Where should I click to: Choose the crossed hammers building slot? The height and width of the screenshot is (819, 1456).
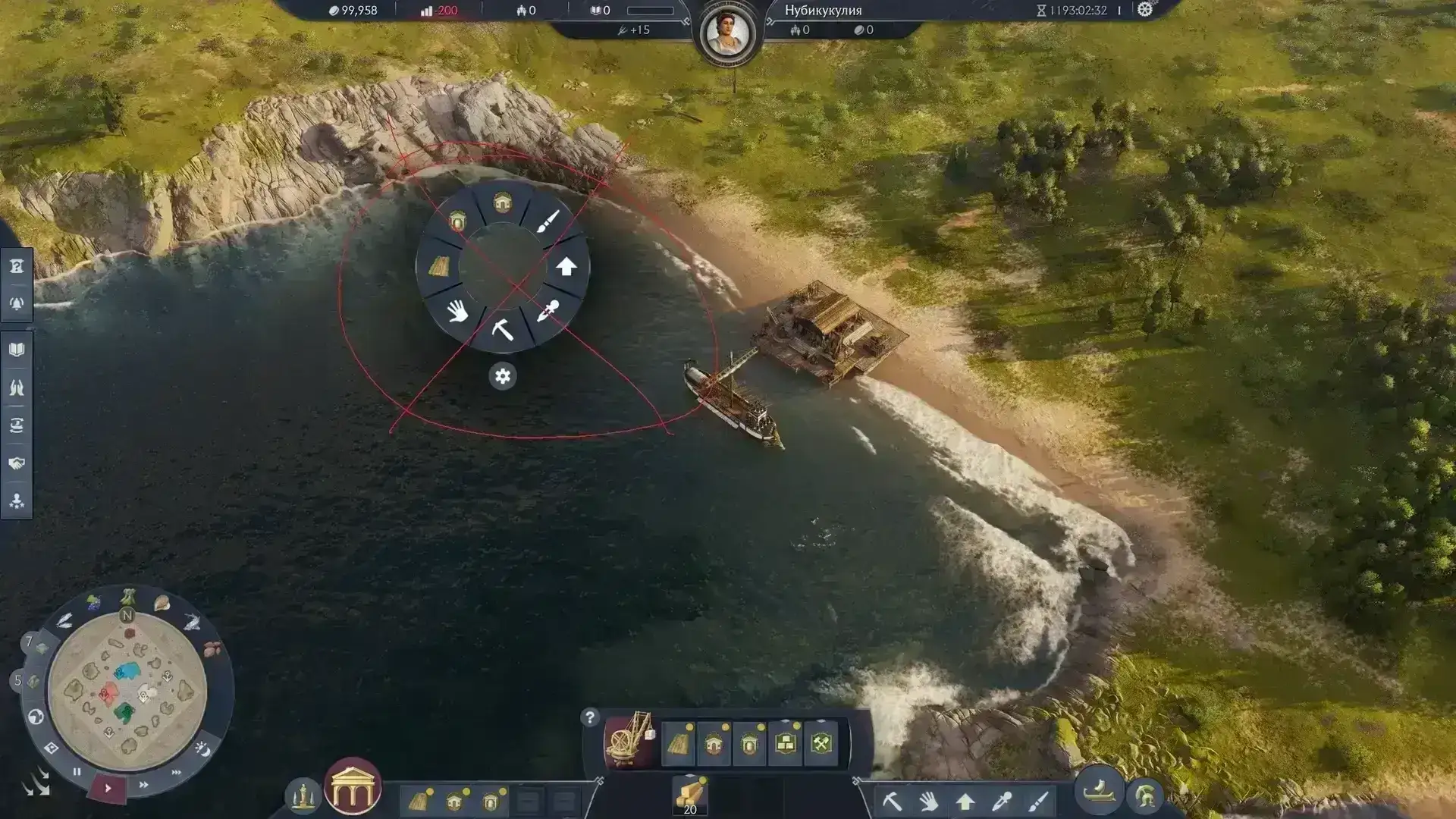[x=822, y=743]
